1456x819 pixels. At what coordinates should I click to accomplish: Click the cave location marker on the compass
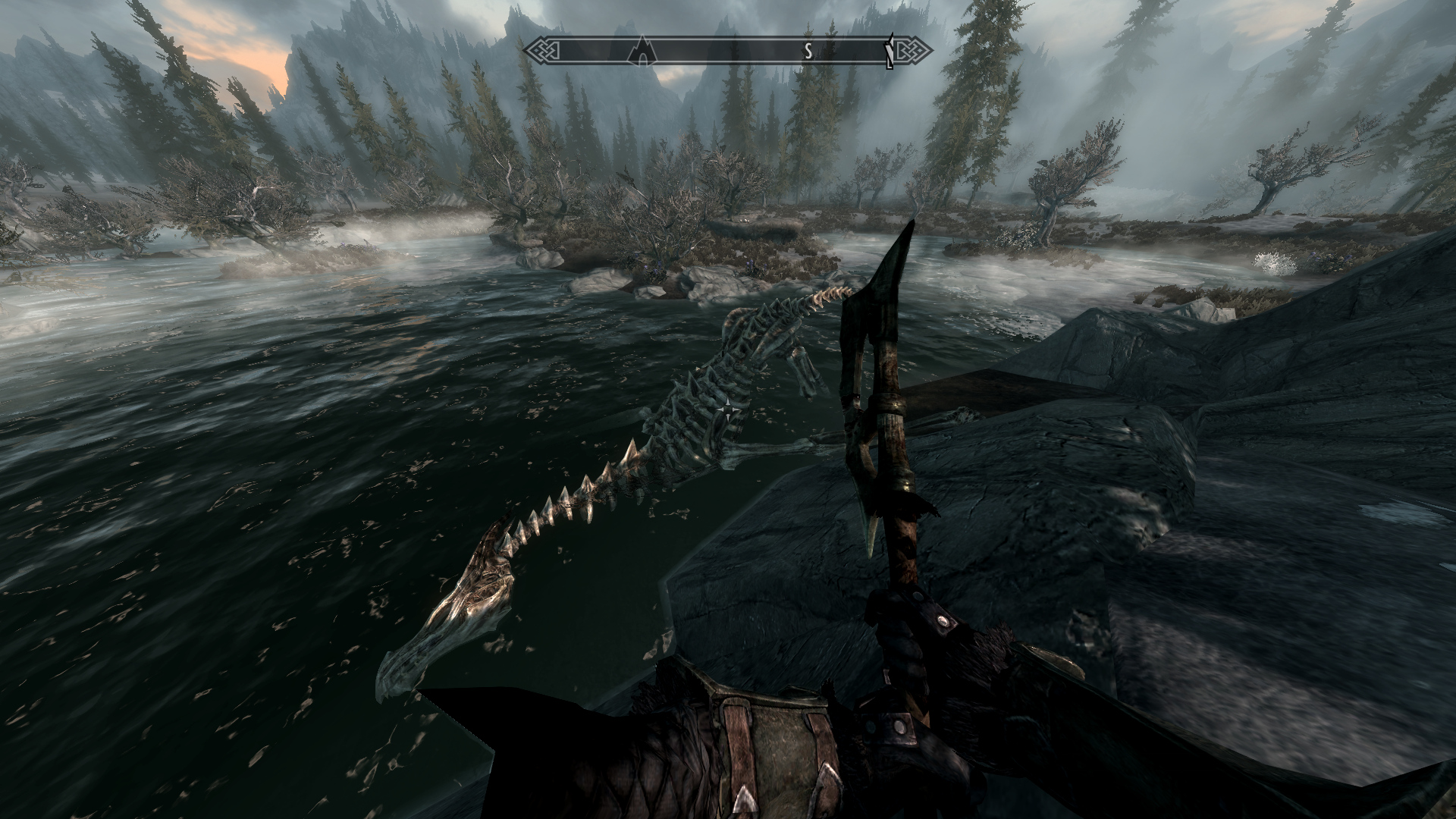point(642,49)
